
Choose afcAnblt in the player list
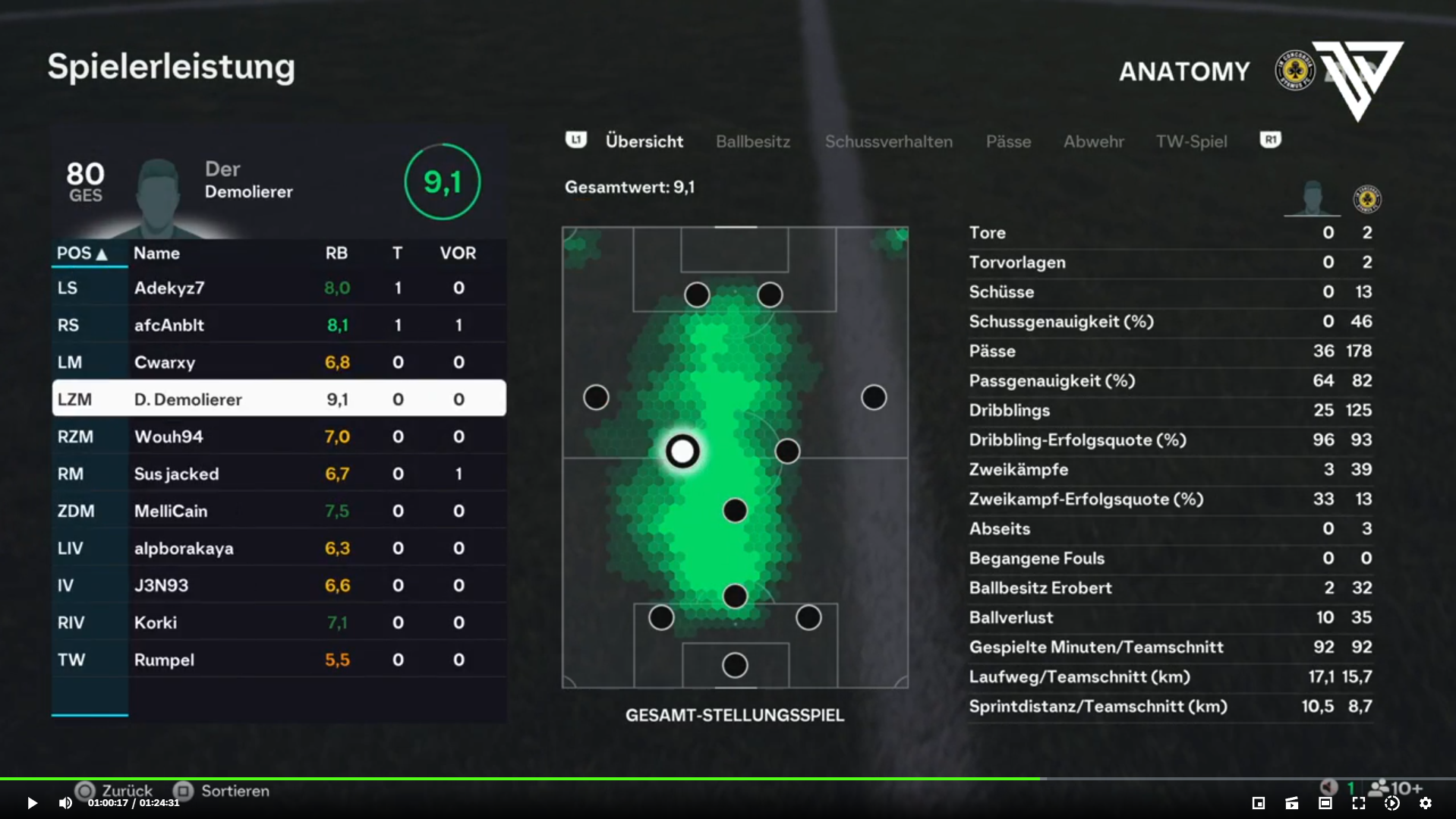click(x=279, y=326)
